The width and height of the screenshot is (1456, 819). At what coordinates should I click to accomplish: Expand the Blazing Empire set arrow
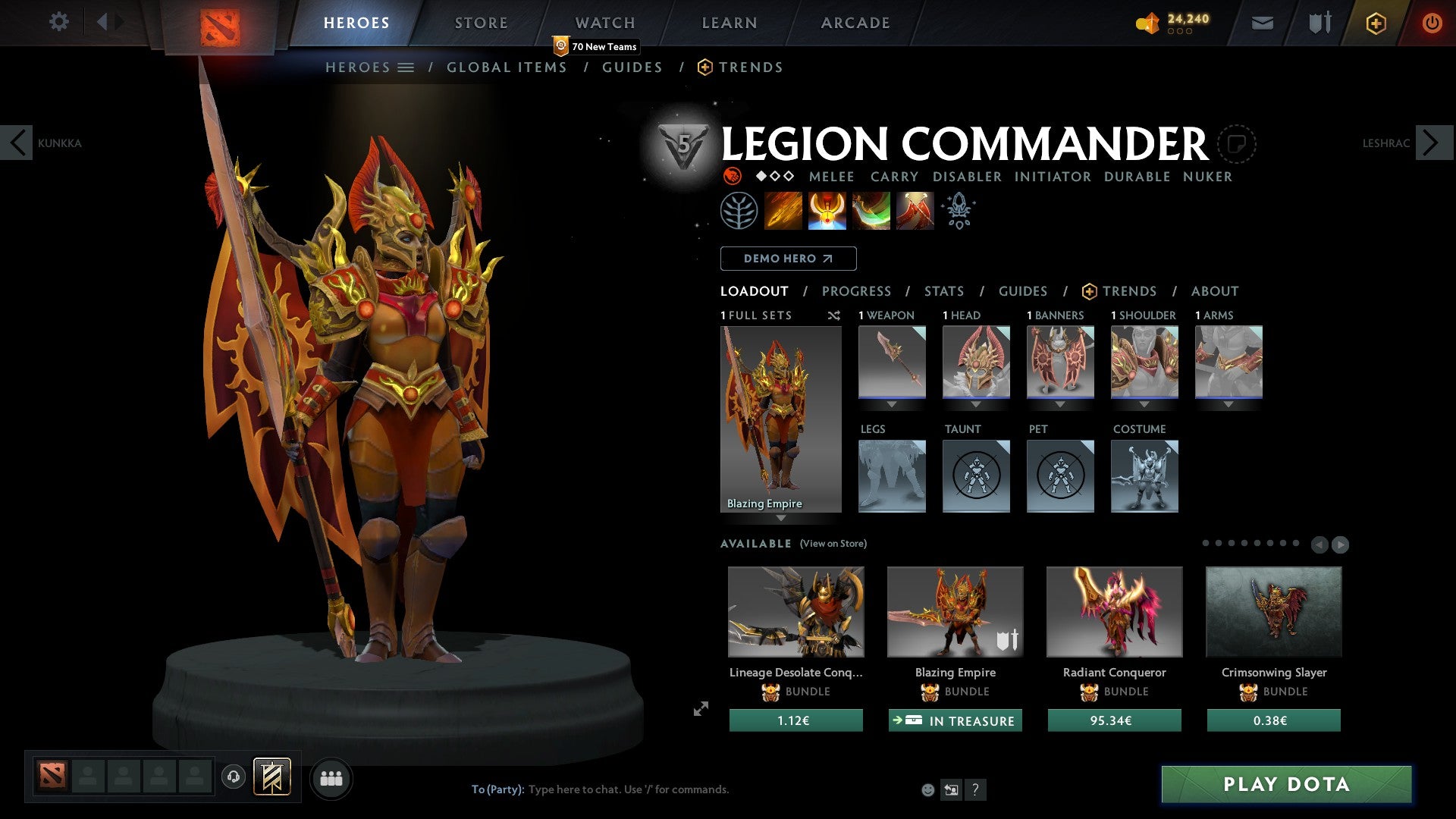tap(781, 518)
